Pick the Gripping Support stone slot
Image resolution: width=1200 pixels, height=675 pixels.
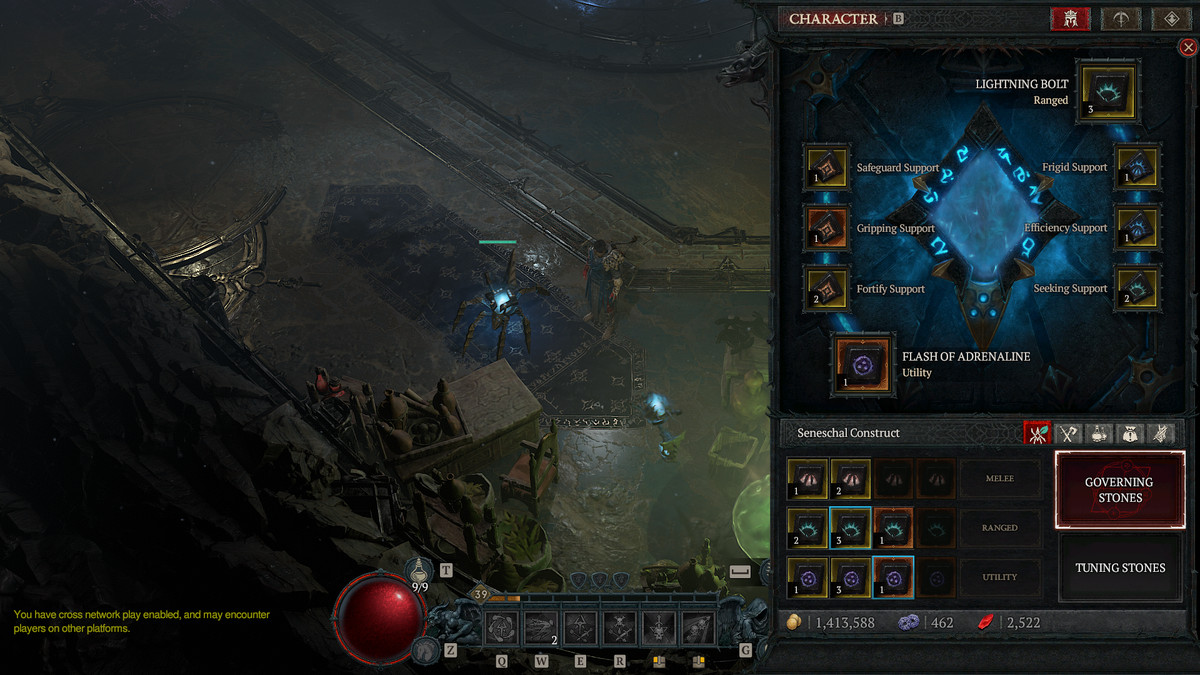(x=827, y=229)
